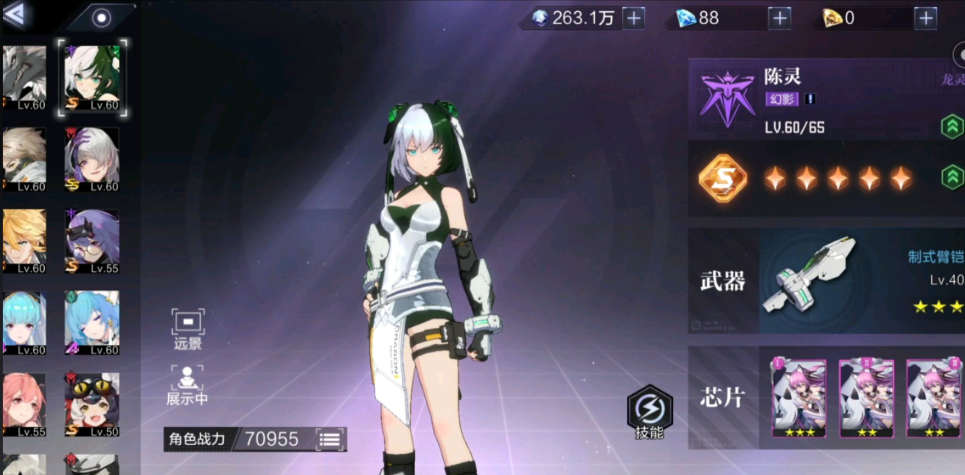Tap the green upgrade arrow beside the stars
This screenshot has height=475, width=965.
951,178
